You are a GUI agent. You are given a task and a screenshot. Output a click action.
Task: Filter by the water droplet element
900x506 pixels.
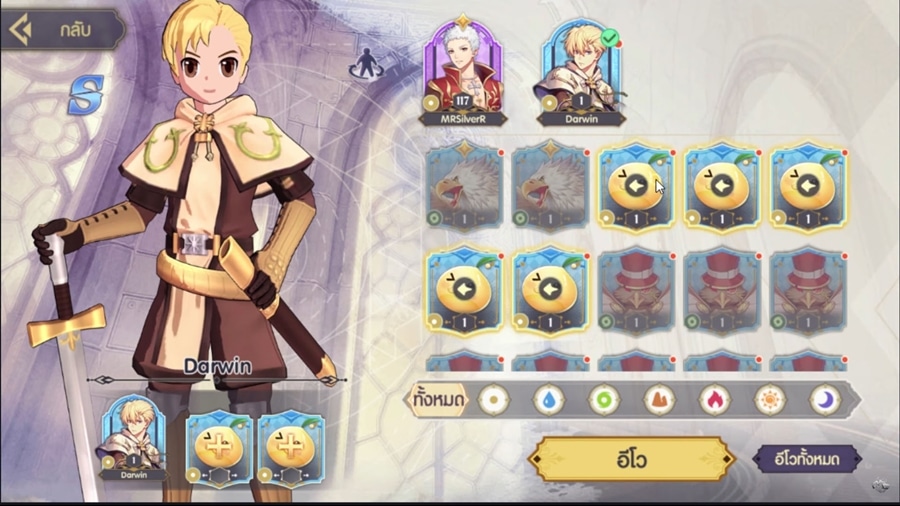click(x=548, y=400)
